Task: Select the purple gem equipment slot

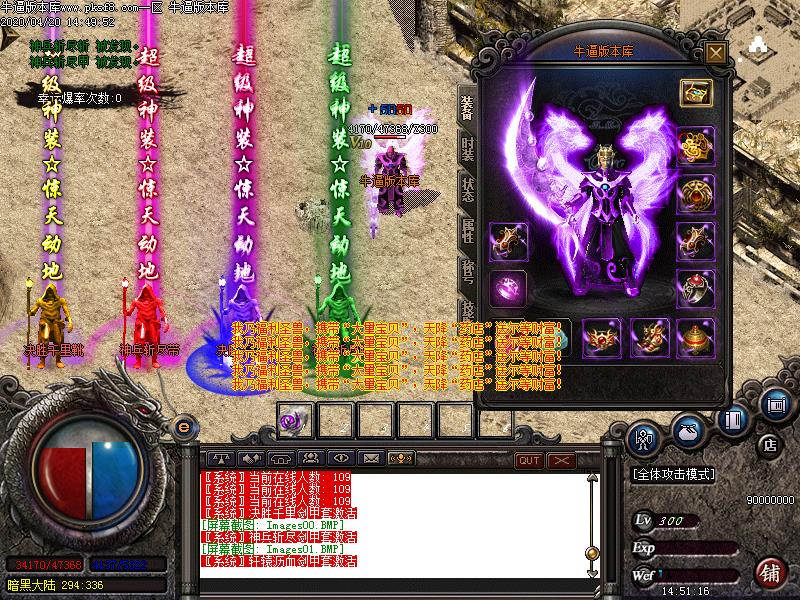Action: pyautogui.click(x=506, y=289)
